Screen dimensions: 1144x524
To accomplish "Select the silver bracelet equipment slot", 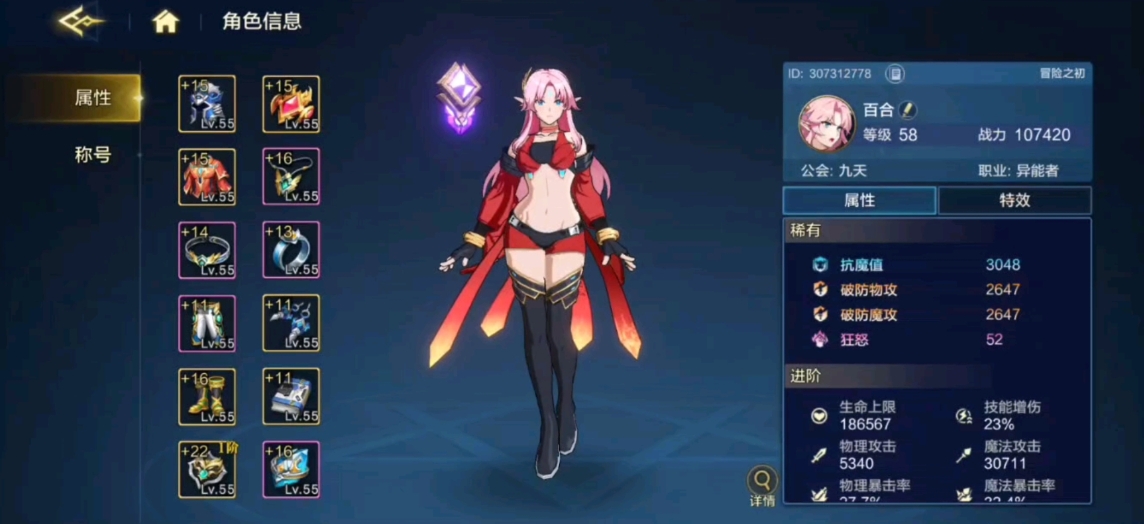I will point(207,250).
